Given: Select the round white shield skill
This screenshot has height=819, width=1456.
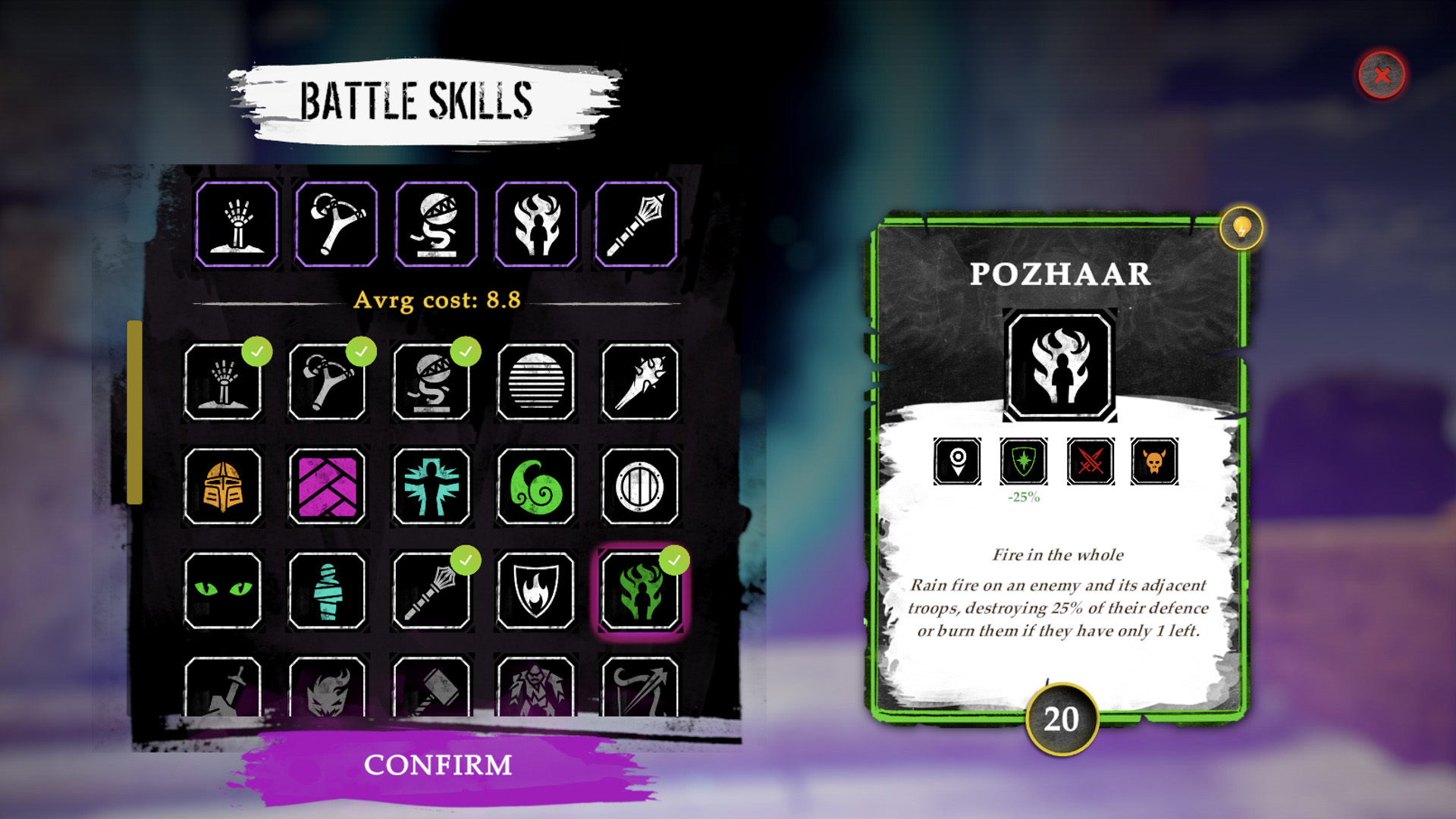Looking at the screenshot, I should pyautogui.click(x=640, y=486).
